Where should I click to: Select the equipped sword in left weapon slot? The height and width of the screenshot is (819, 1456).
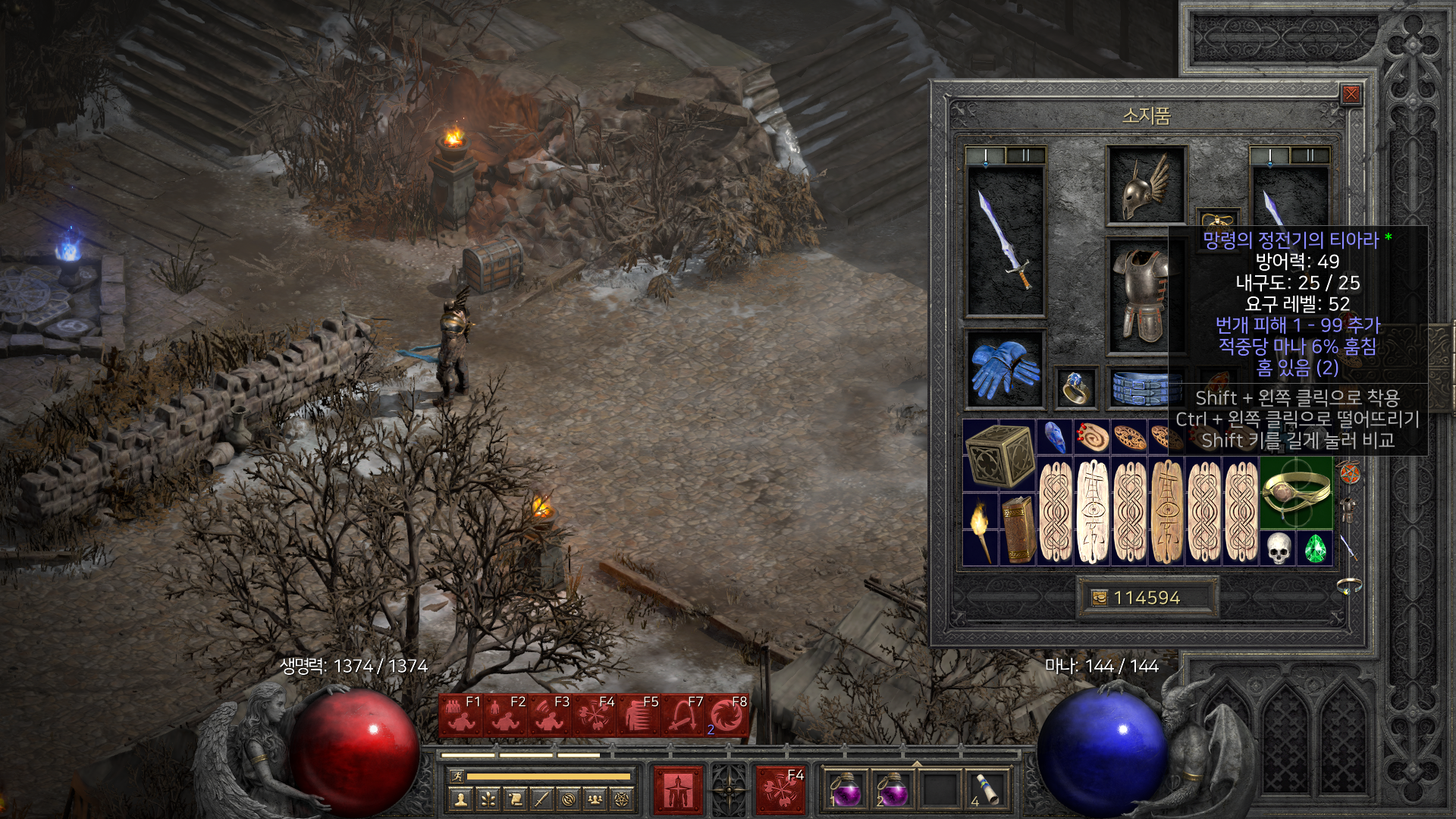pos(1005,240)
